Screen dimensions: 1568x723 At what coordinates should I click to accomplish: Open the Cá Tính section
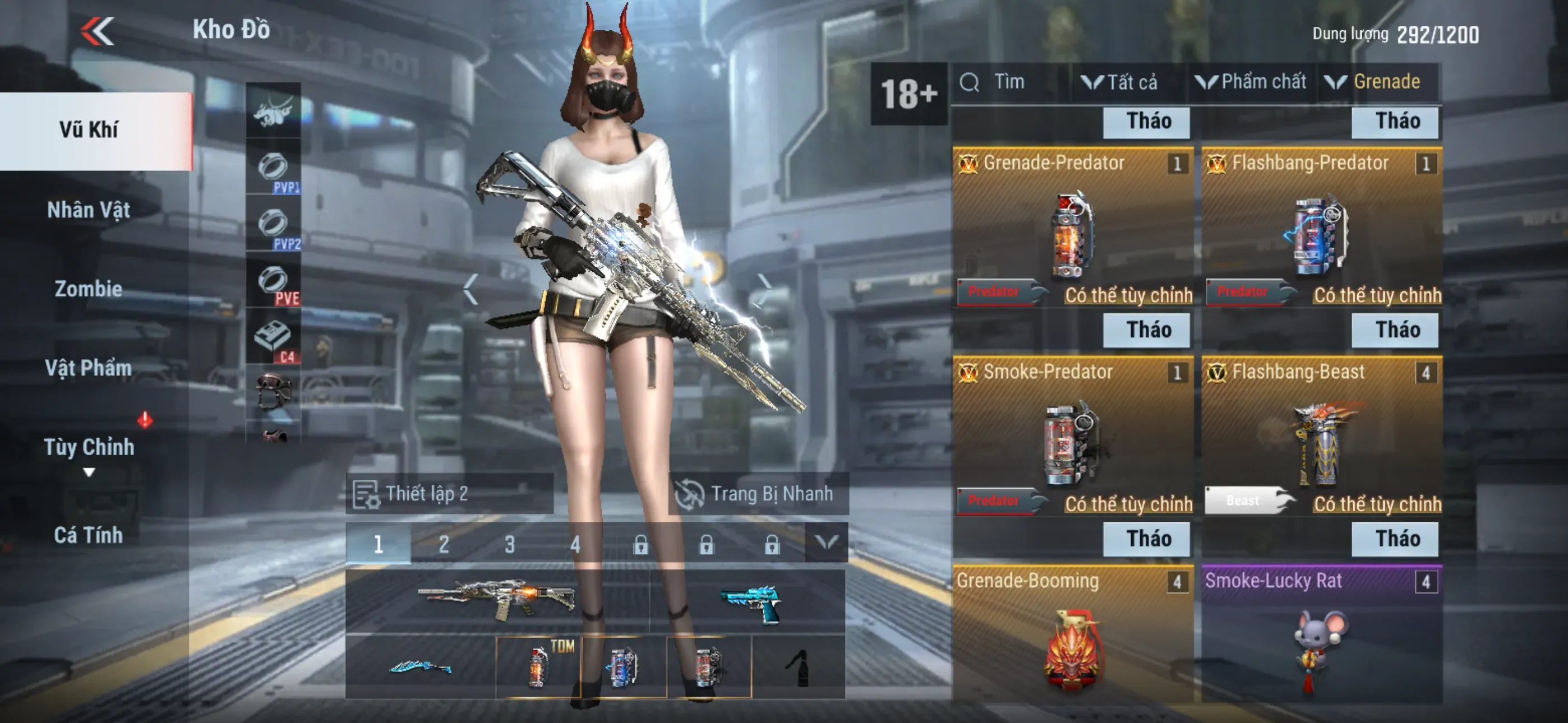(89, 535)
